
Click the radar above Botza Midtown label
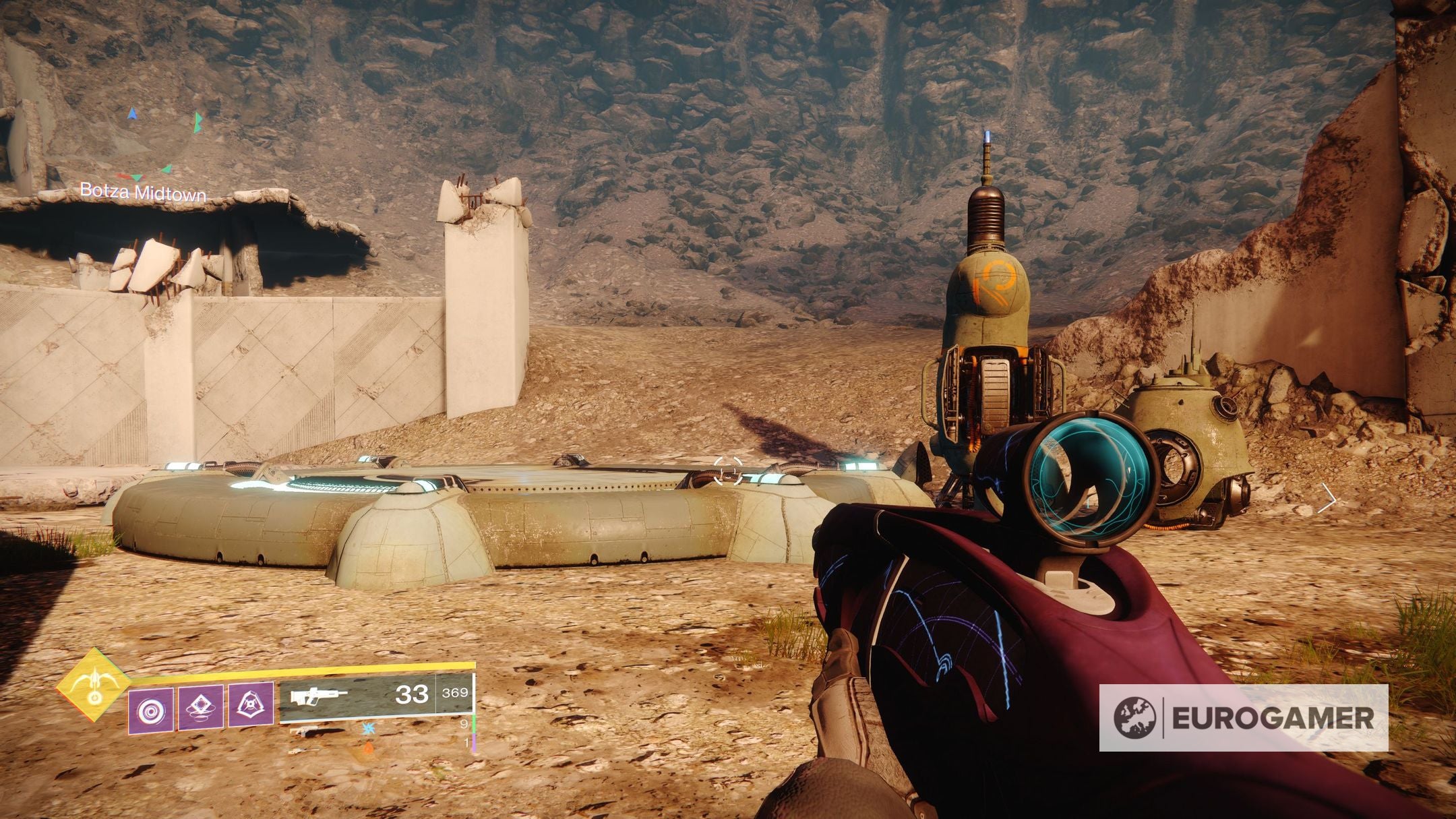[x=162, y=144]
